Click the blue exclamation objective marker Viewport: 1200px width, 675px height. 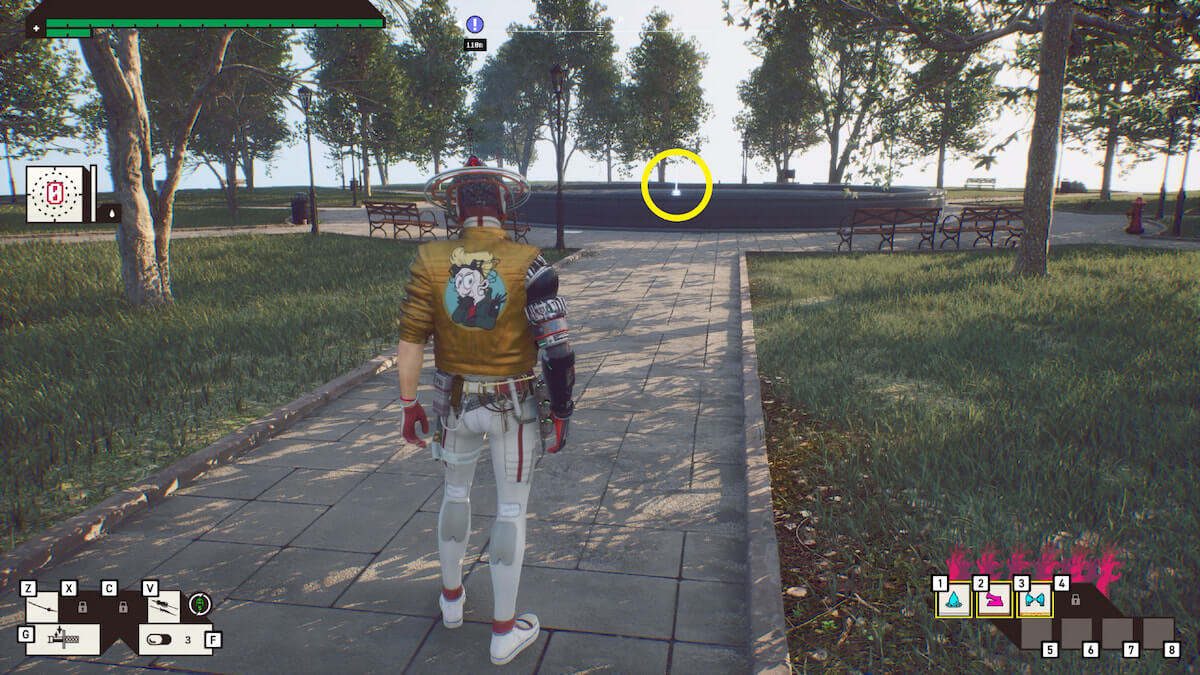click(474, 24)
